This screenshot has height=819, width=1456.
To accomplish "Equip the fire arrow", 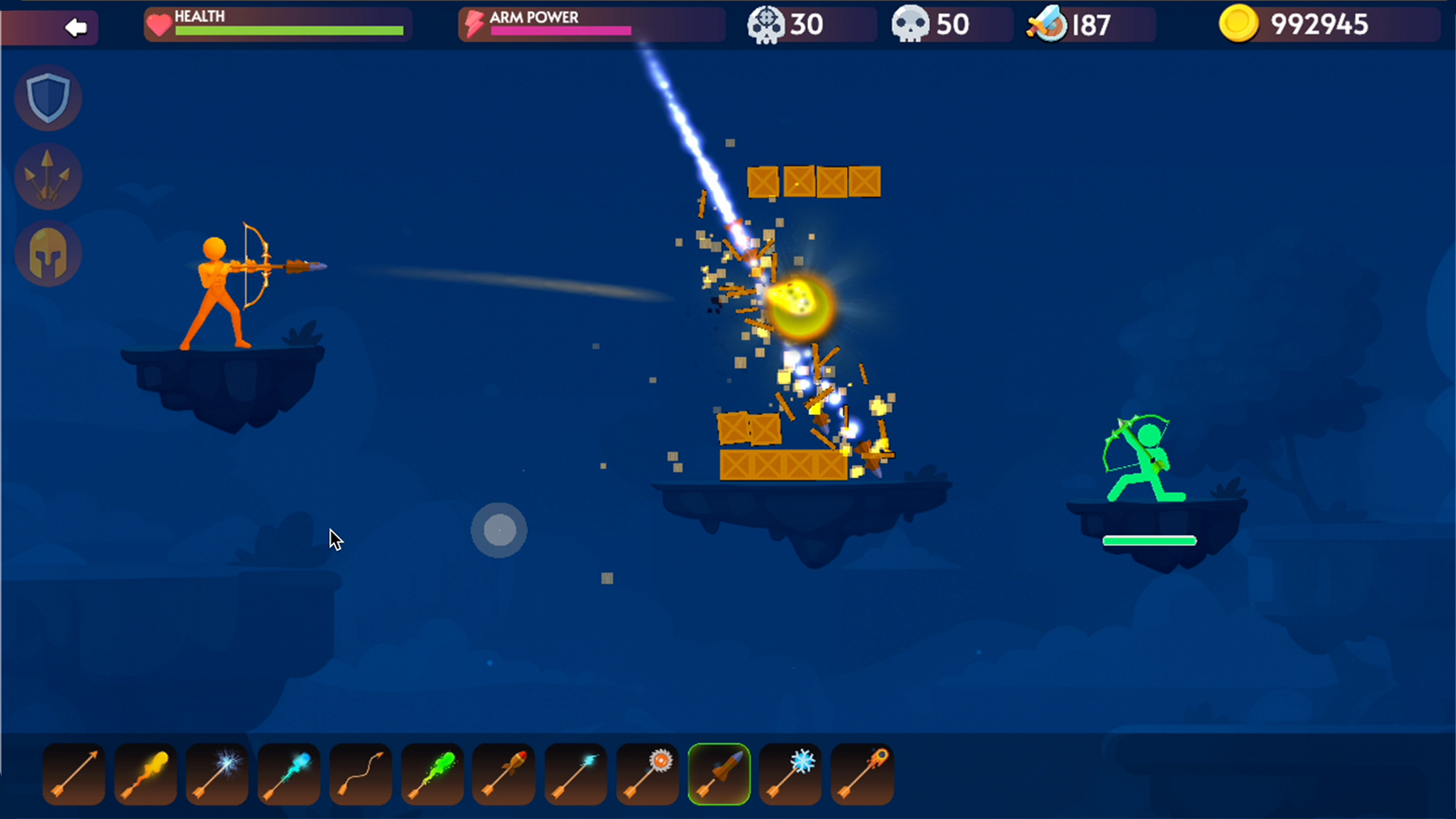I will point(145,773).
